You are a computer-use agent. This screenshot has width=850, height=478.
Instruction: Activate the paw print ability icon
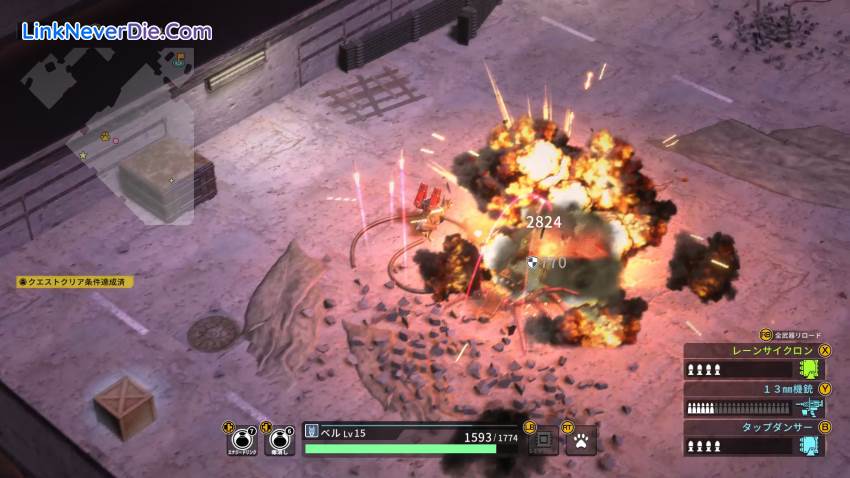pyautogui.click(x=580, y=439)
